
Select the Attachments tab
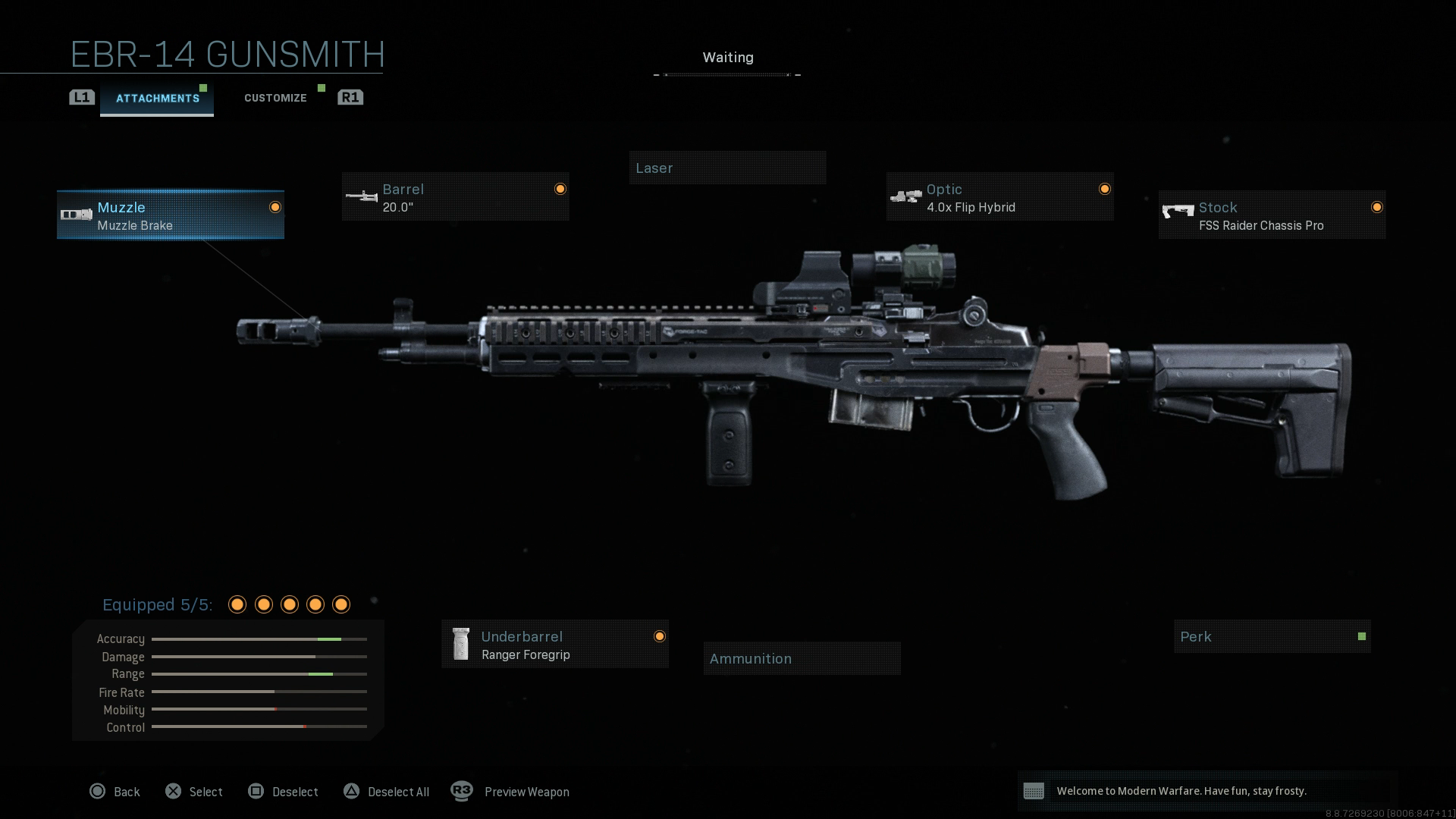[157, 97]
